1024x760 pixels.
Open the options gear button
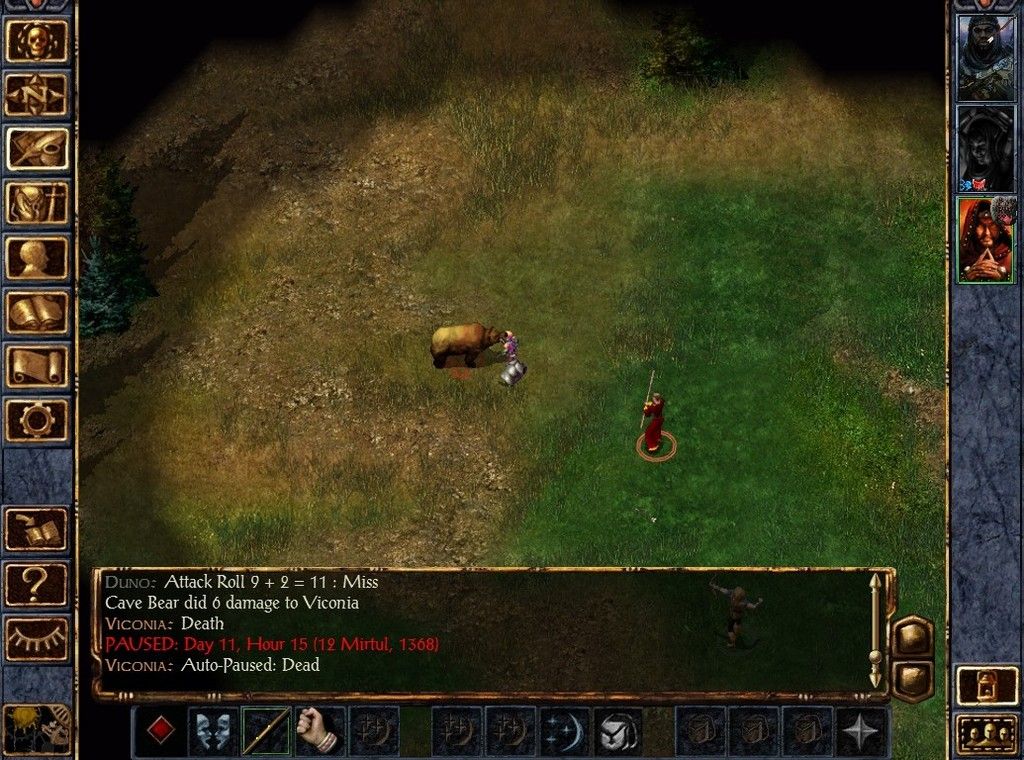click(x=39, y=419)
